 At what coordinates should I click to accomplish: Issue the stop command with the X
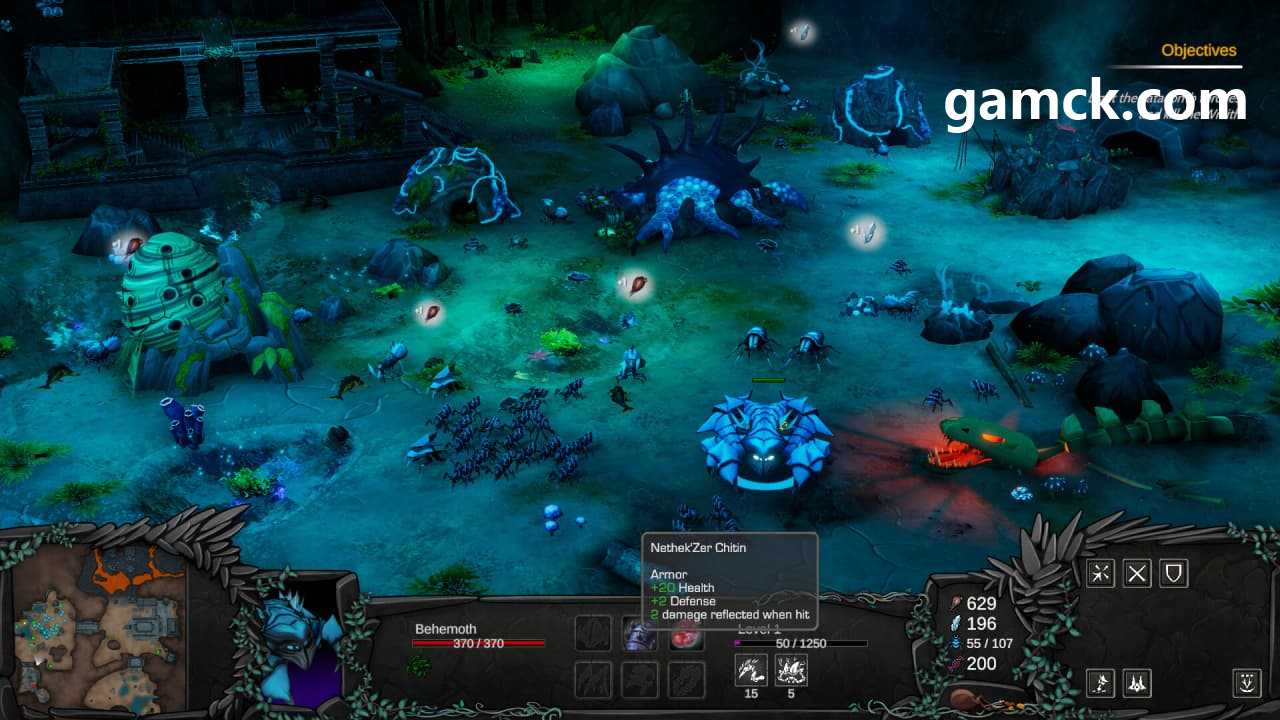pyautogui.click(x=1137, y=573)
